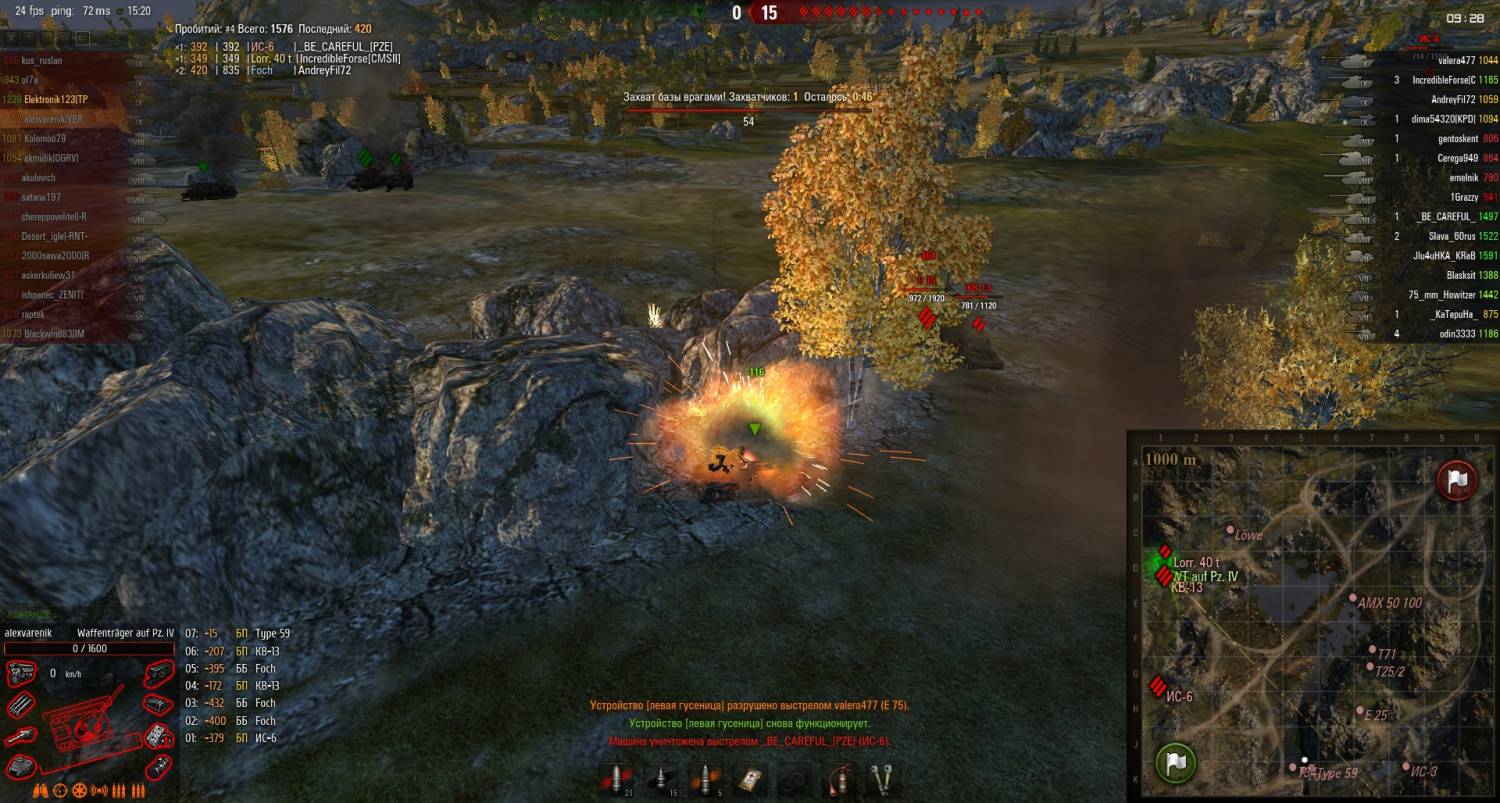Click the green allied base flag on minimap
Image resolution: width=1500 pixels, height=803 pixels.
click(1177, 762)
